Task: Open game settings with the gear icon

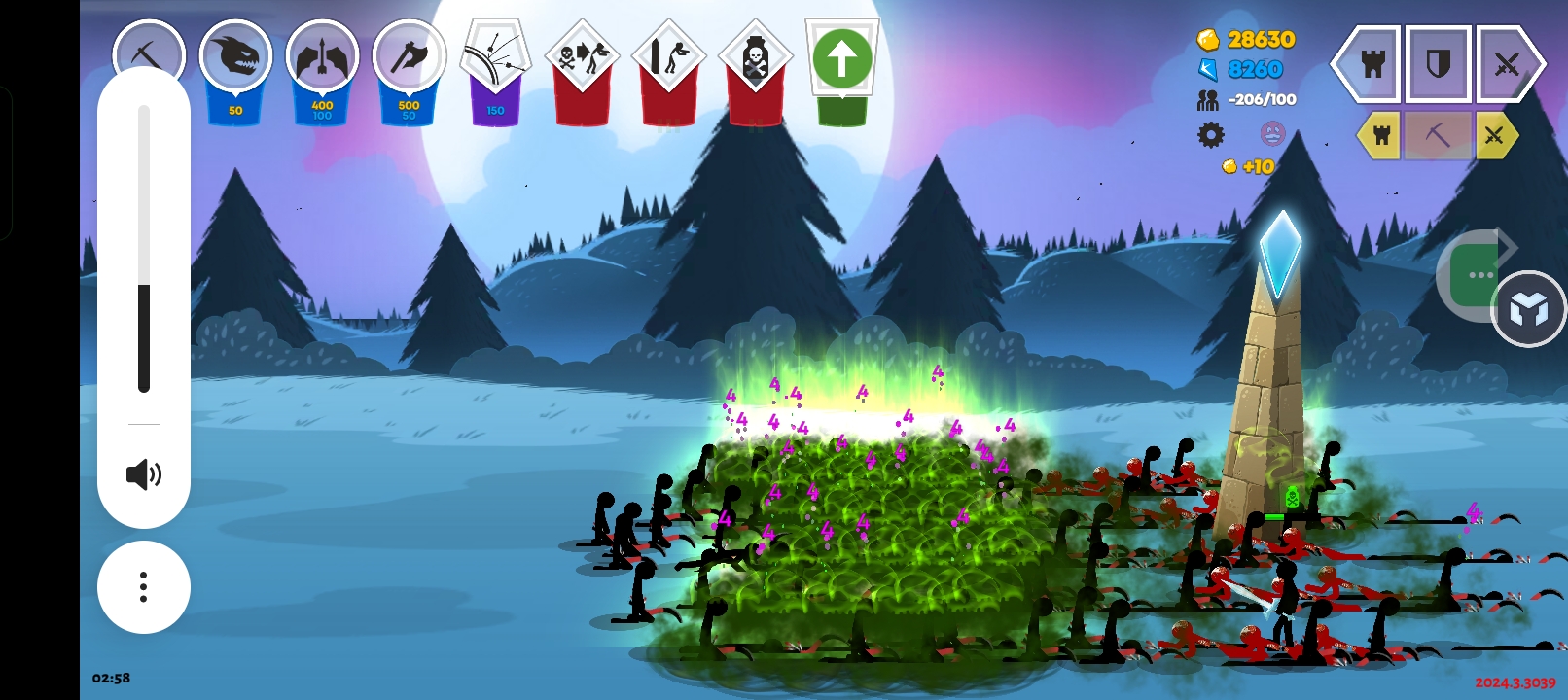Action: (1211, 134)
